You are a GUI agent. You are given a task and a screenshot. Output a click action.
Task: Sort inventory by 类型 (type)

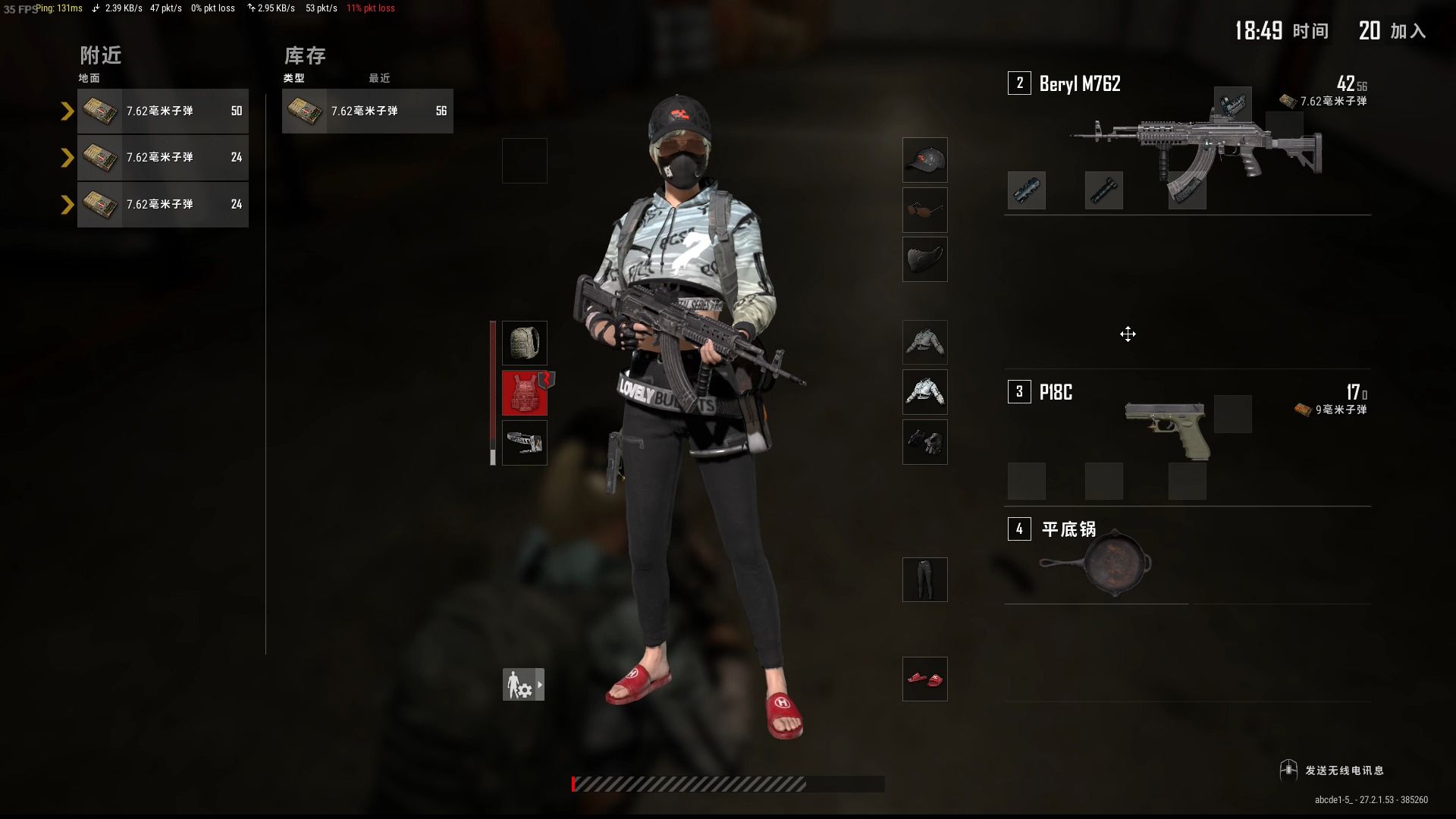tap(293, 78)
